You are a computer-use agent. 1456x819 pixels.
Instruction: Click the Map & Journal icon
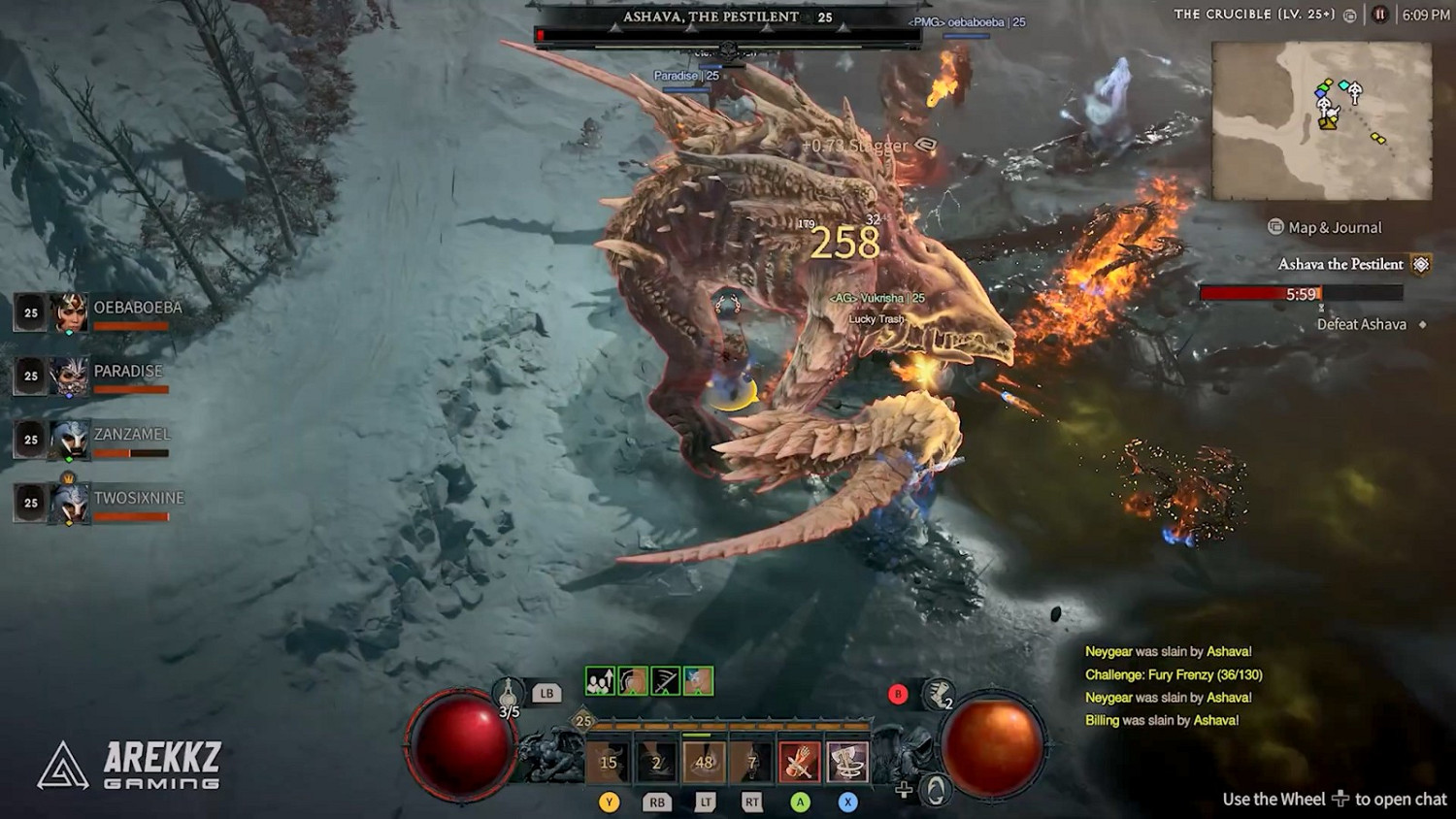(x=1274, y=227)
